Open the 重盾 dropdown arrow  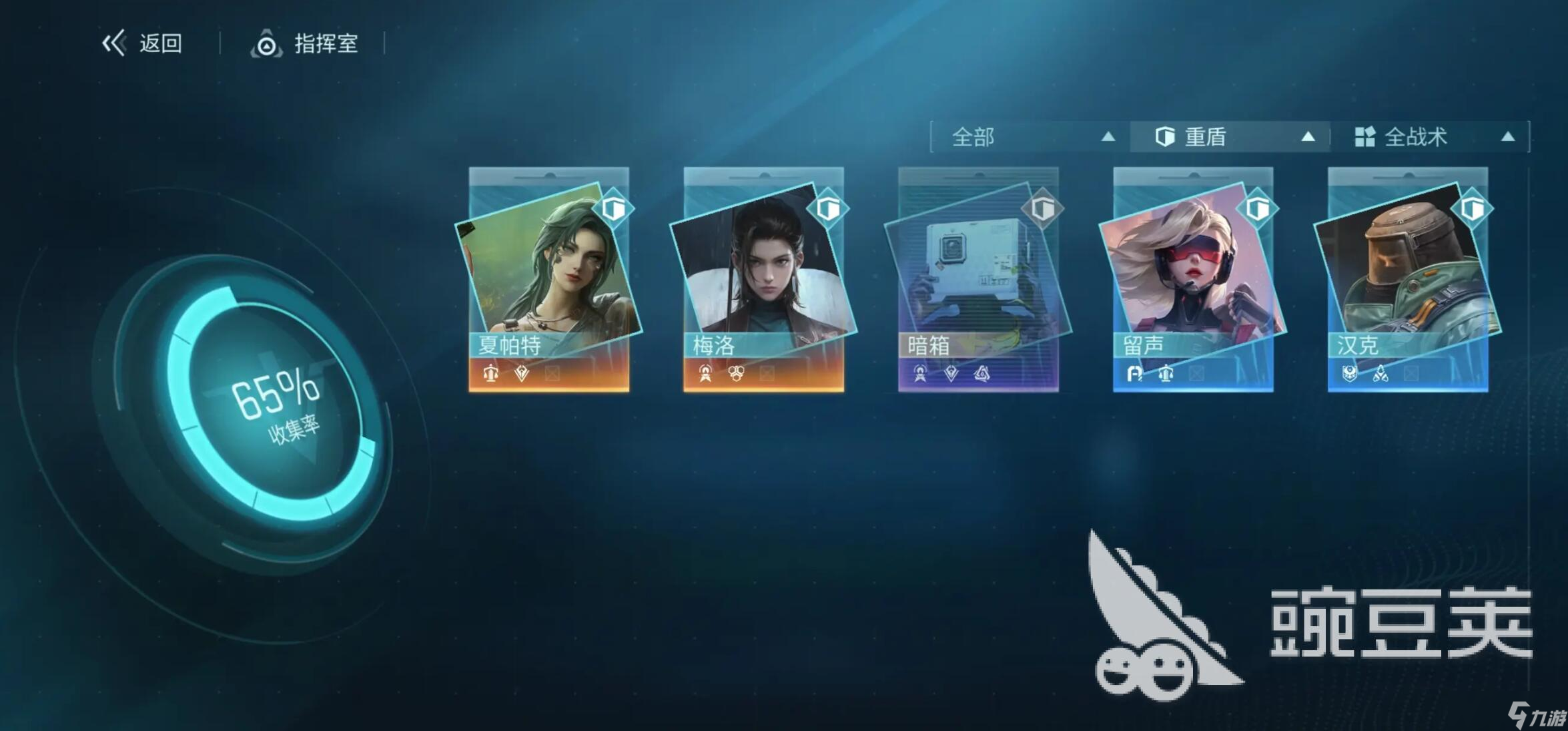point(1310,136)
